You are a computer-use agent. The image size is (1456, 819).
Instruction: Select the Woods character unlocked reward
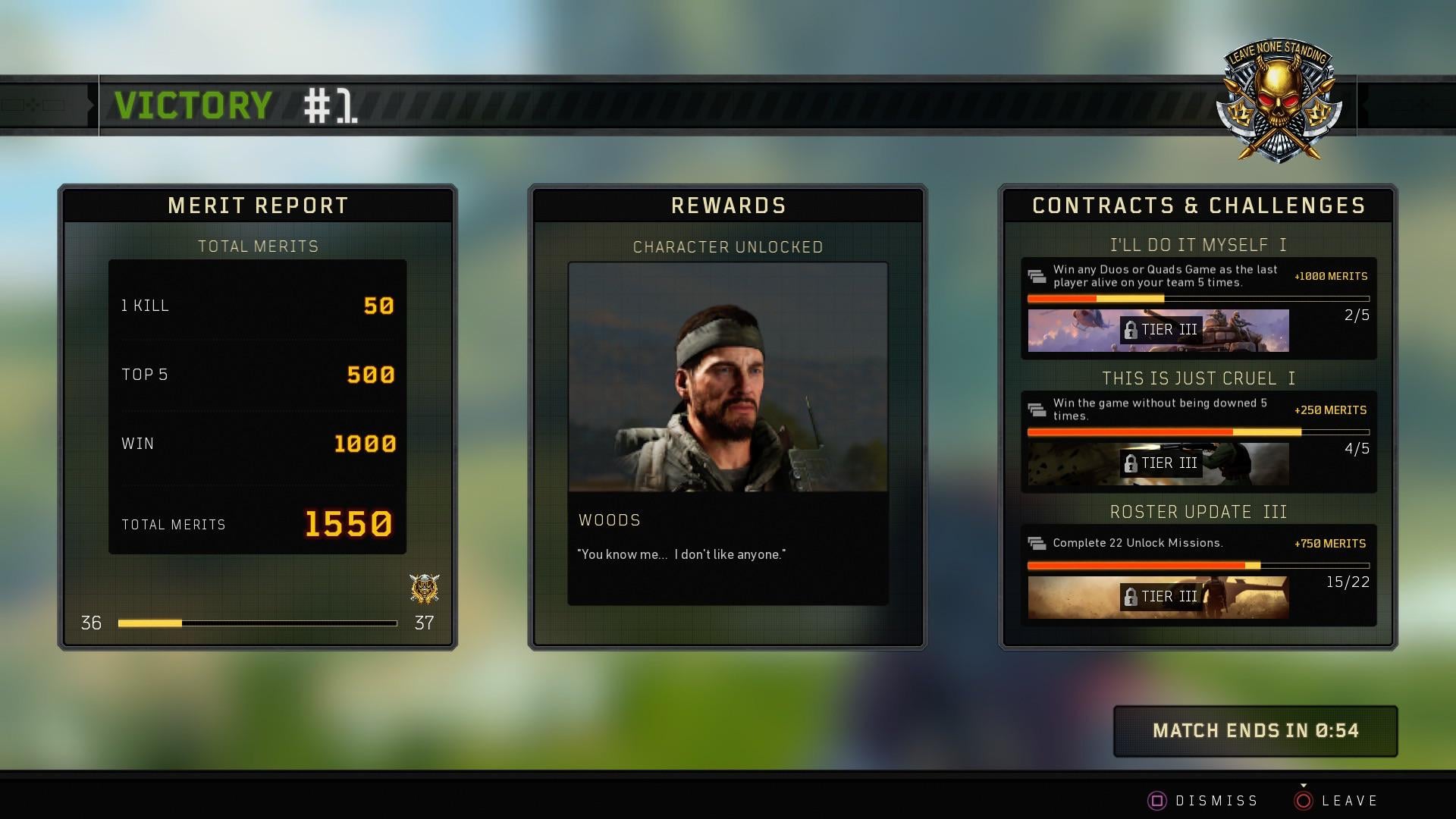[x=727, y=433]
